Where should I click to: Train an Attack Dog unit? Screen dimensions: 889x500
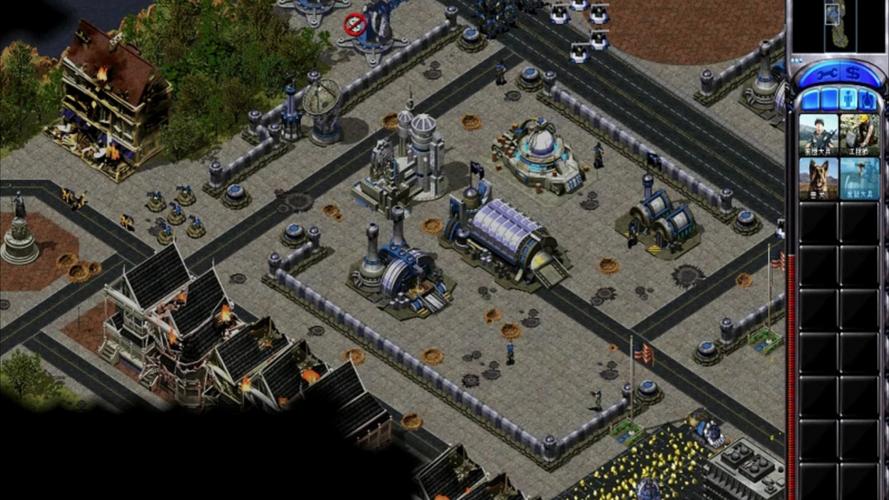coord(818,179)
